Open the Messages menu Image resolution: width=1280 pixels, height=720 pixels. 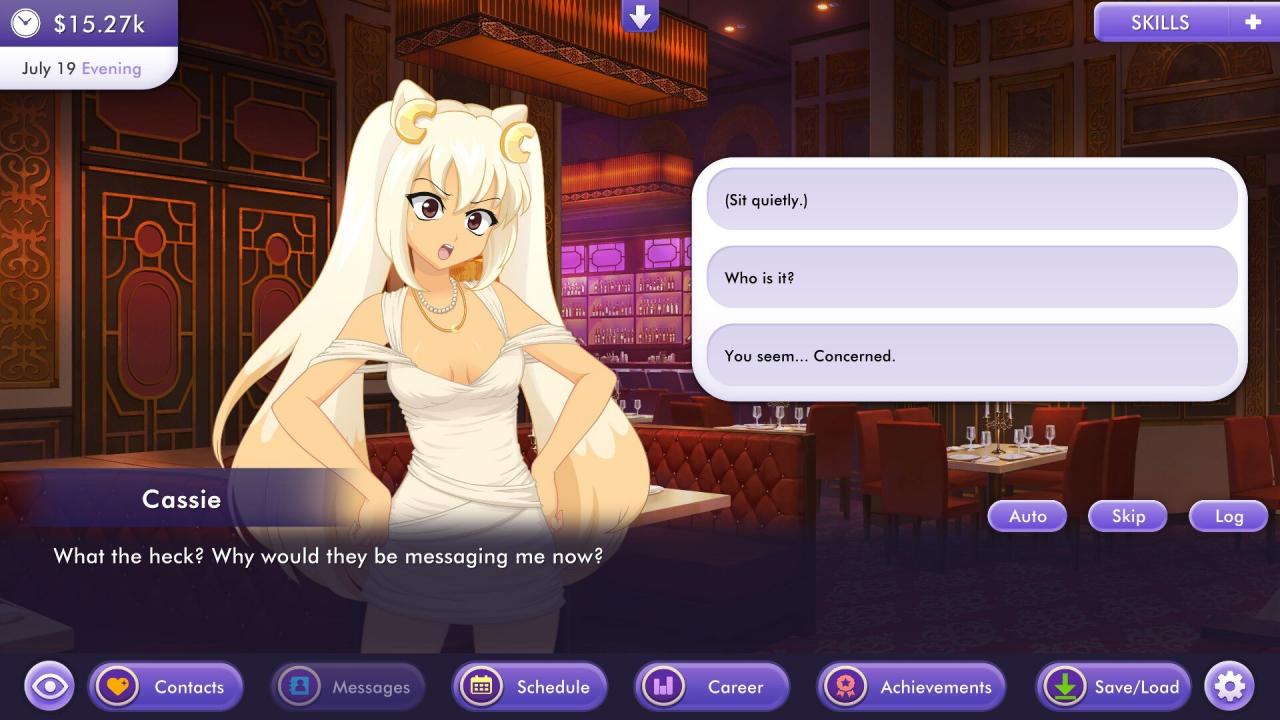click(348, 687)
